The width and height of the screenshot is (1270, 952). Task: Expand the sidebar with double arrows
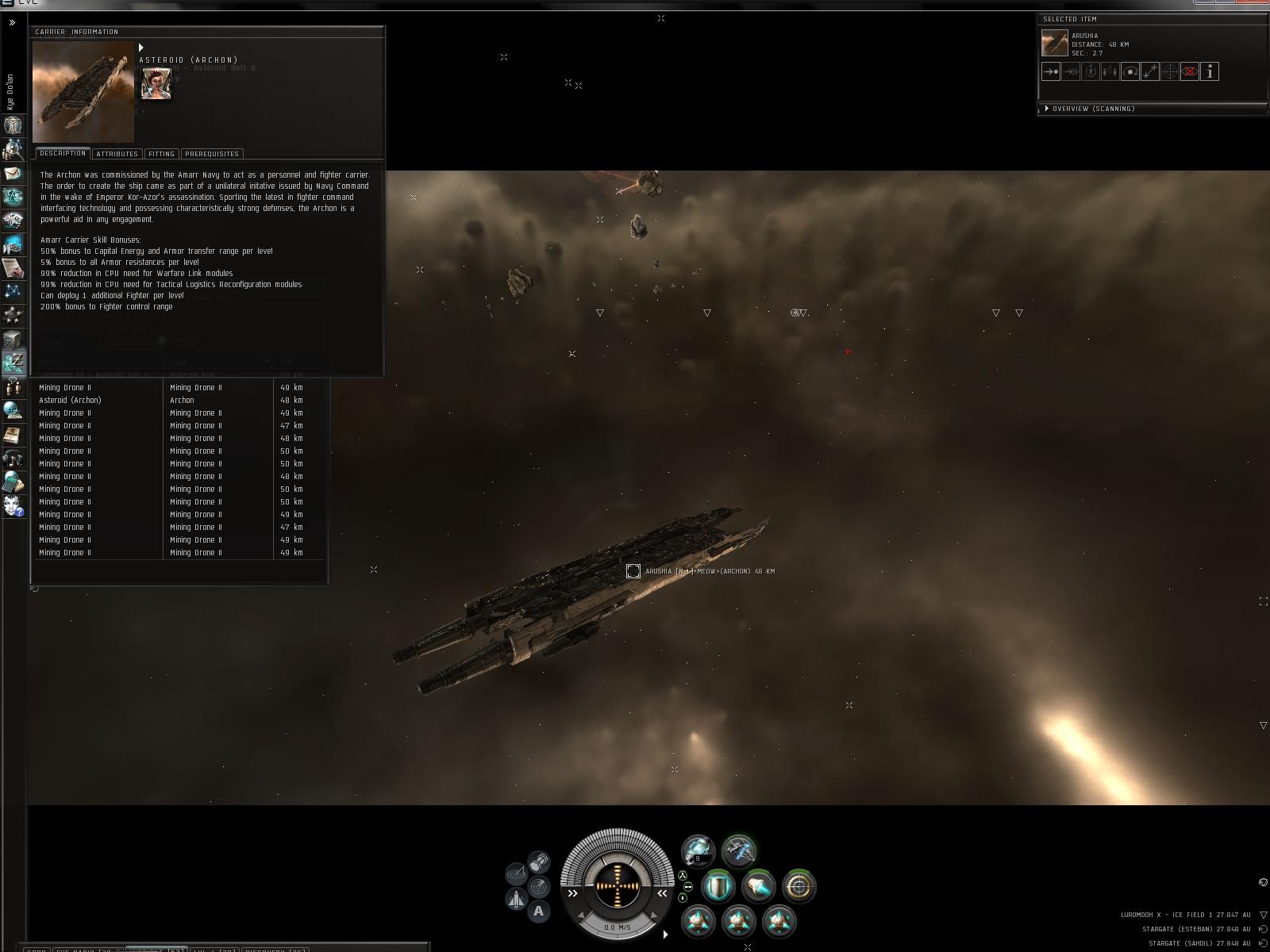click(12, 23)
